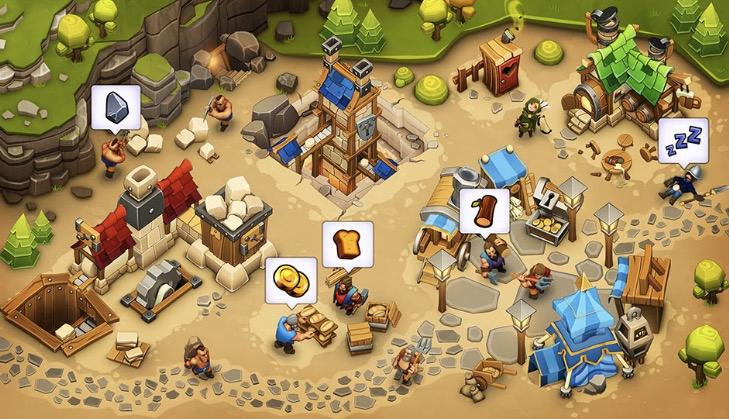The image size is (729, 419).
Task: Click the wood log speech bubble
Action: (485, 211)
